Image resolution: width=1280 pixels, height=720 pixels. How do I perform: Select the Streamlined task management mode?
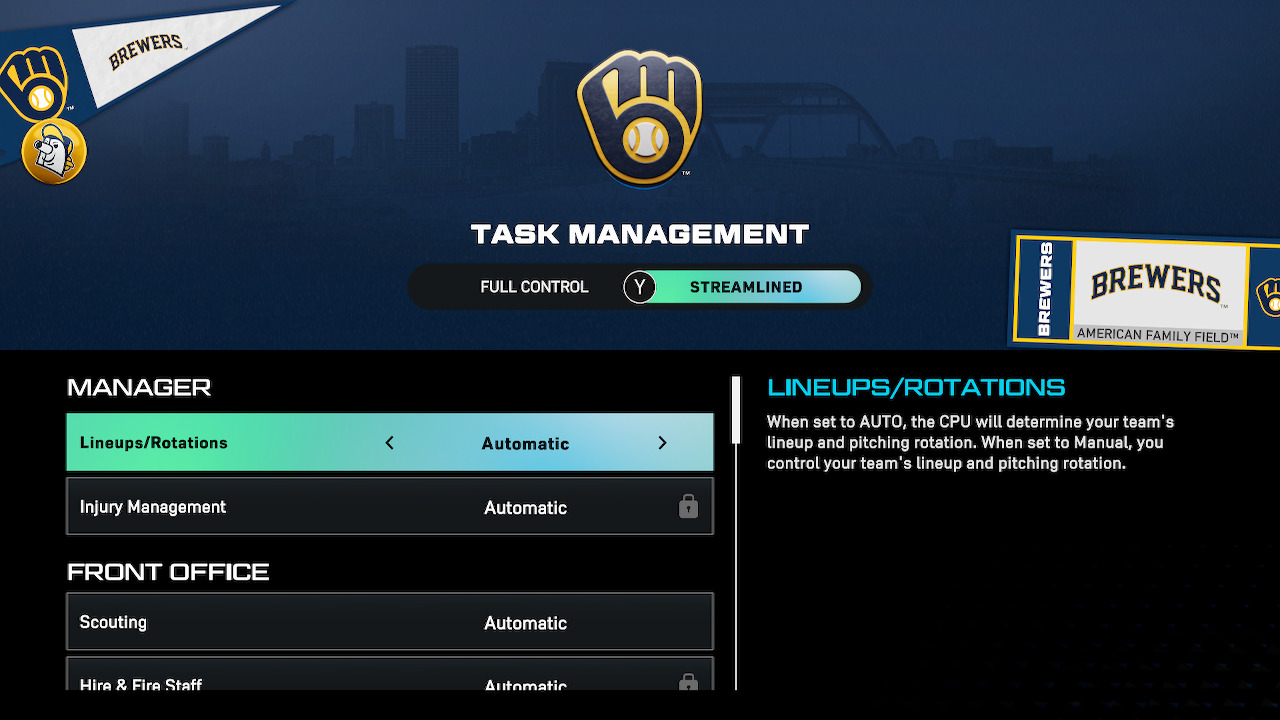(745, 287)
